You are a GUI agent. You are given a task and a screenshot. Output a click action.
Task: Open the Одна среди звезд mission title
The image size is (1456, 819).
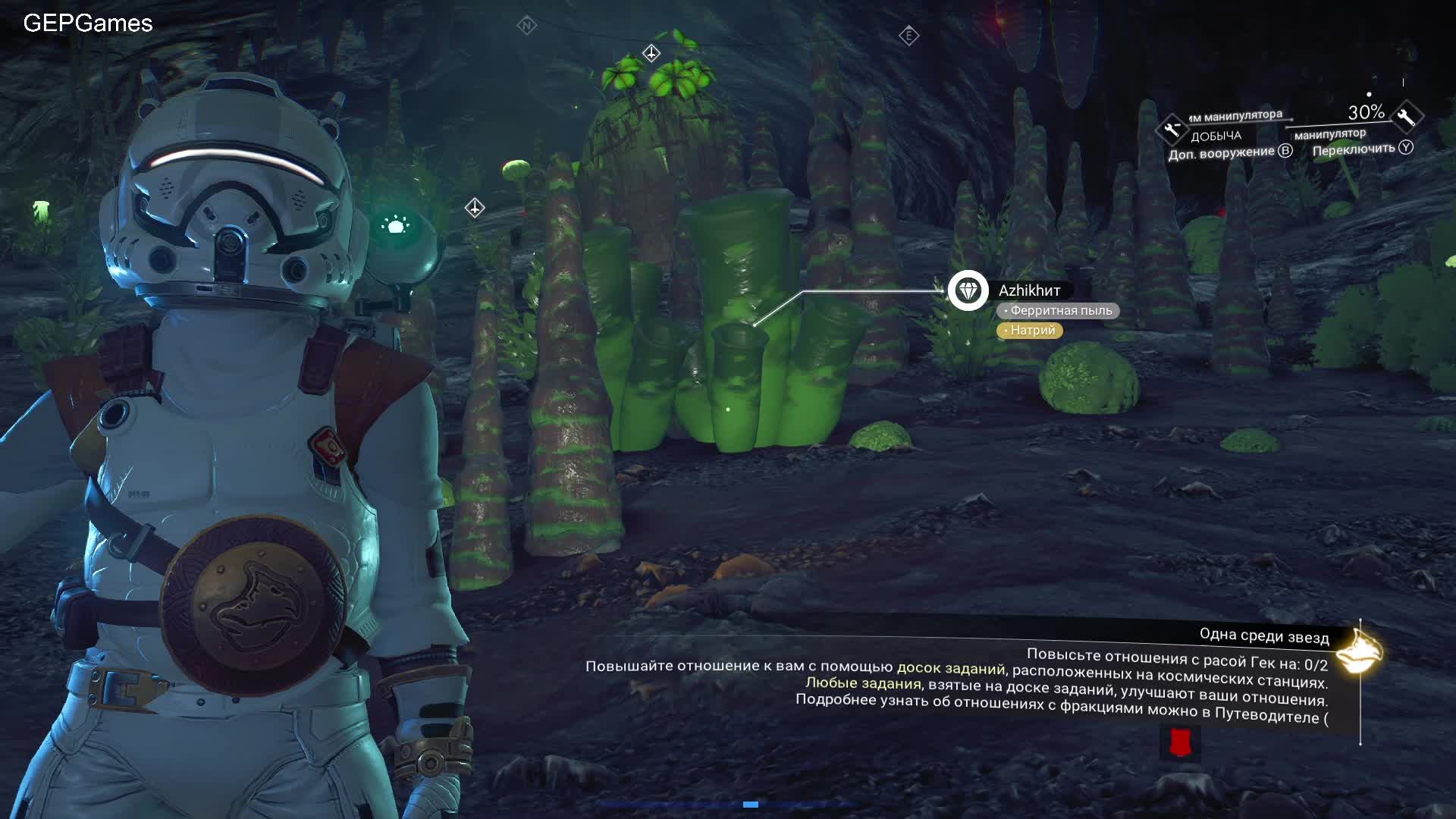pyautogui.click(x=1263, y=635)
